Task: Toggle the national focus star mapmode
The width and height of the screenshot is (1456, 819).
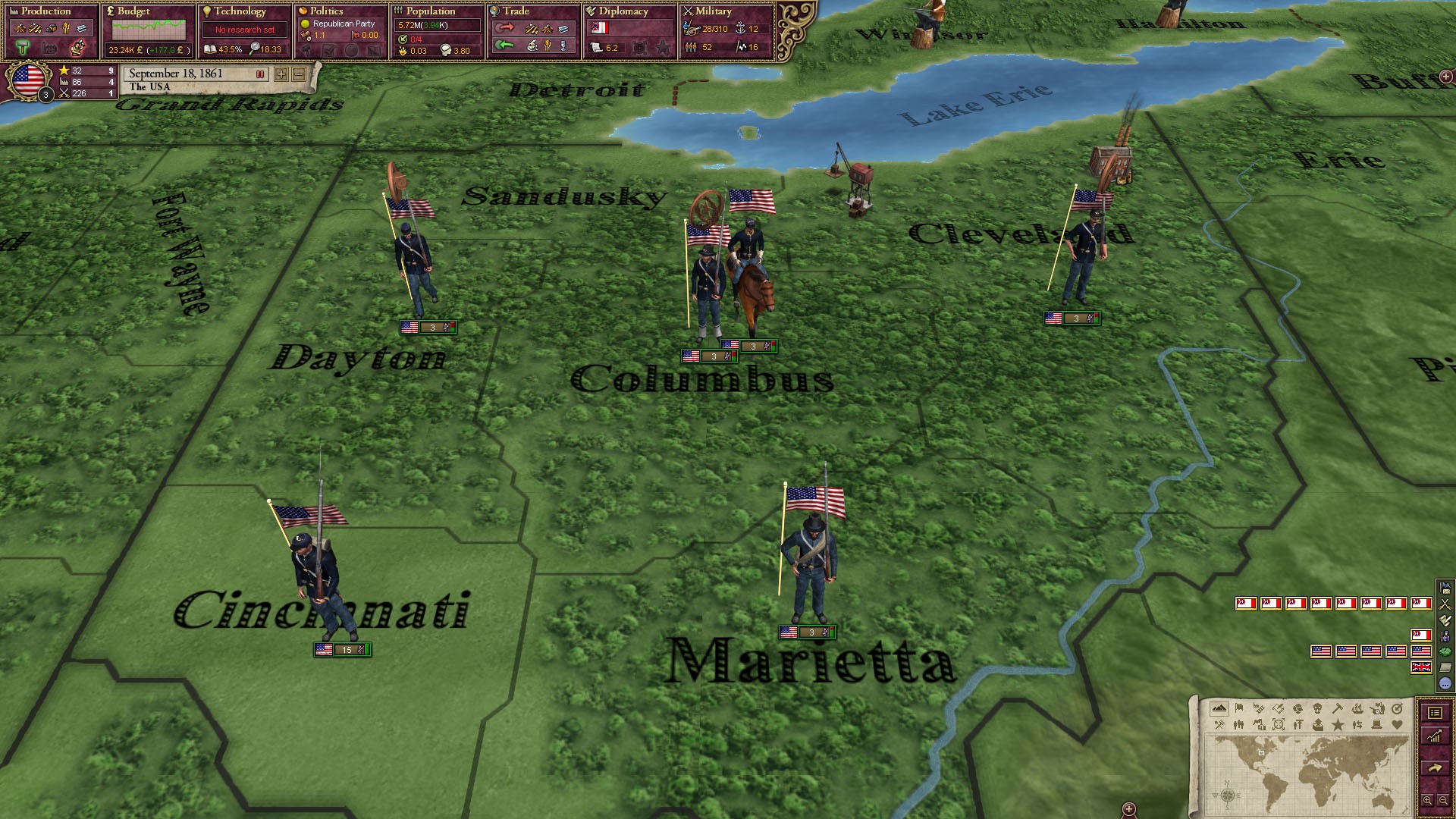Action: tap(1338, 726)
